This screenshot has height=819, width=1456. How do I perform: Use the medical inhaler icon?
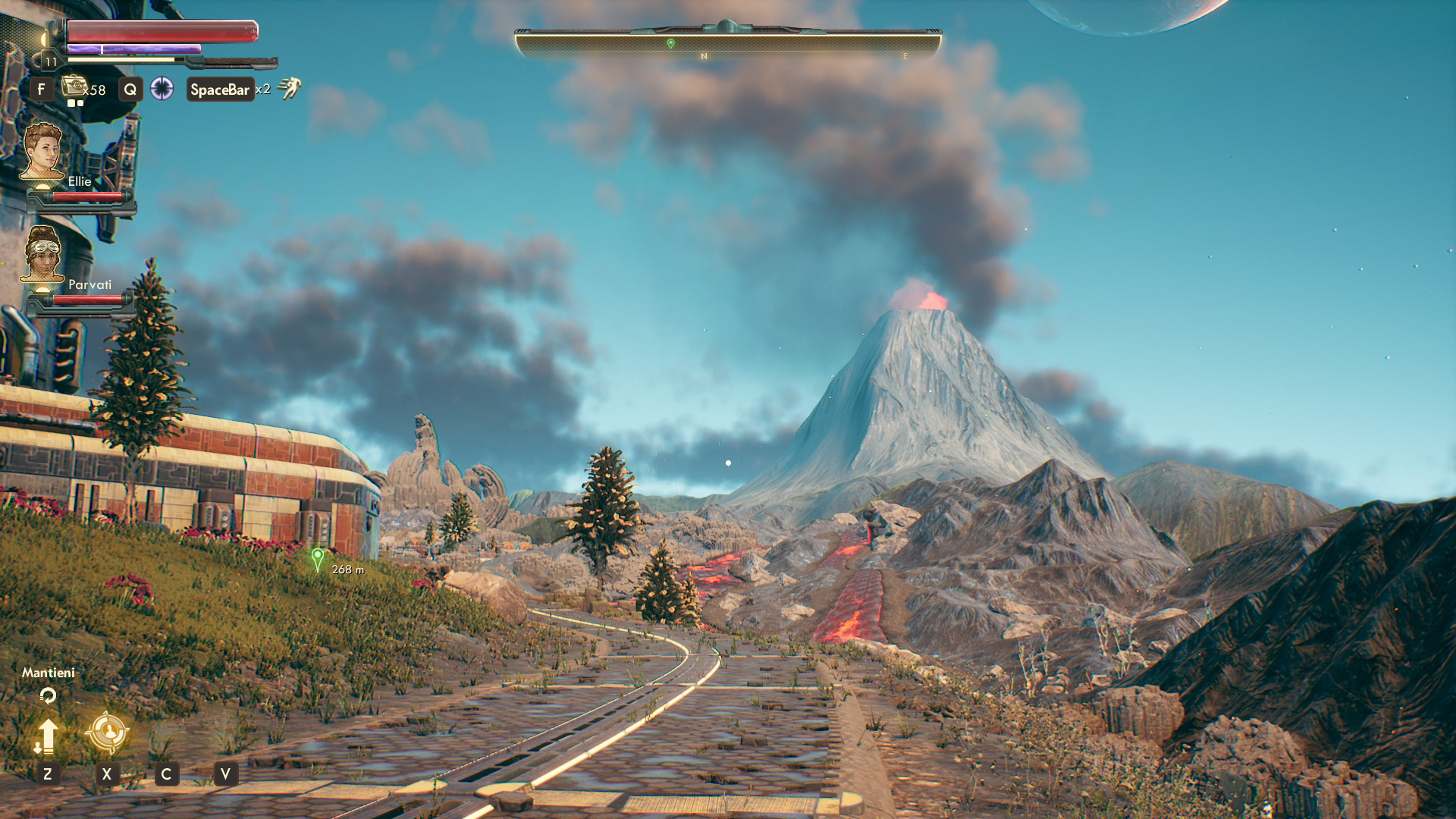74,86
